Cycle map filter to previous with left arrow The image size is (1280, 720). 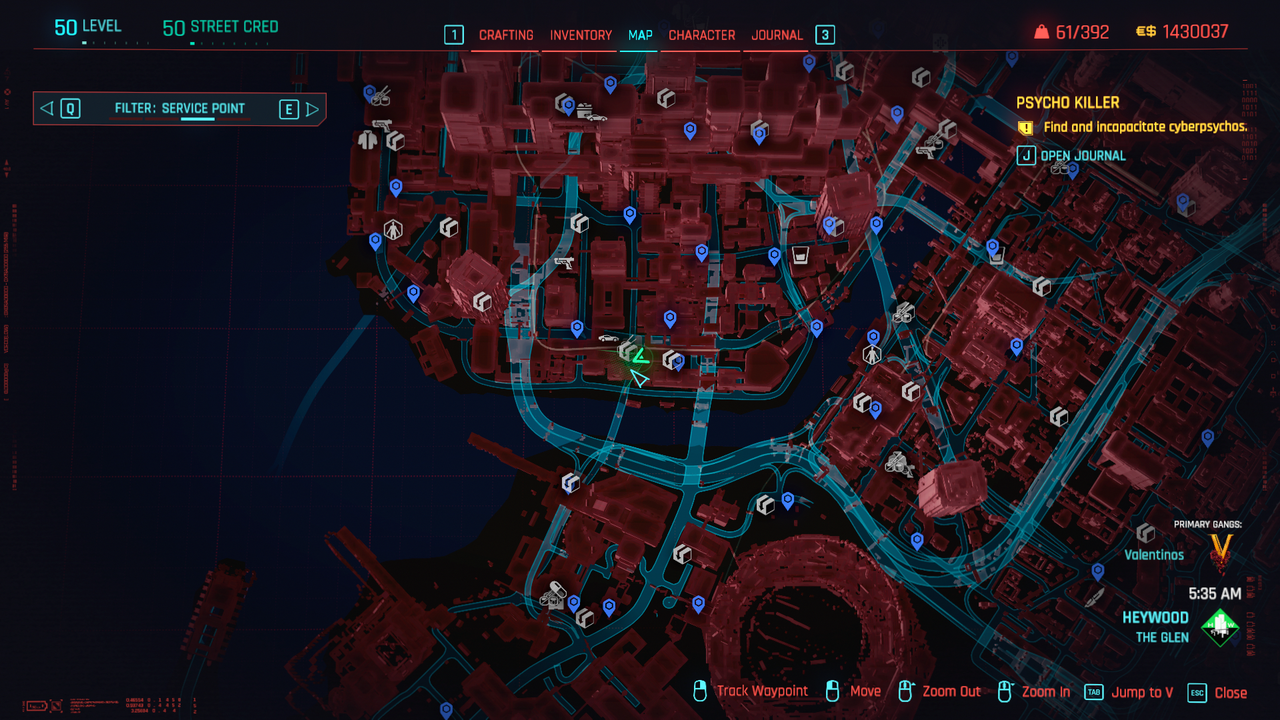(x=46, y=109)
